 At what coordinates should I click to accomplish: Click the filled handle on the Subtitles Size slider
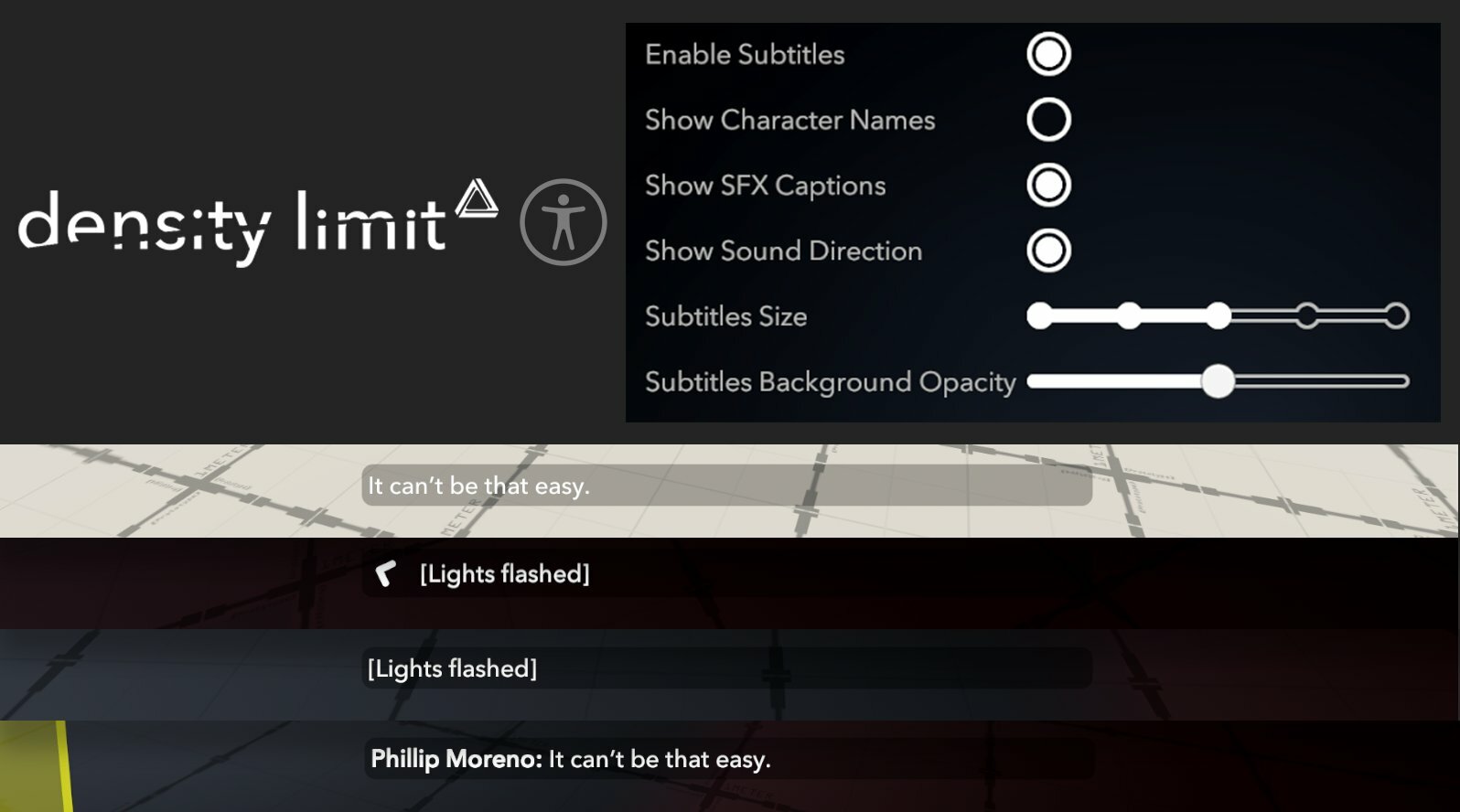[1220, 315]
